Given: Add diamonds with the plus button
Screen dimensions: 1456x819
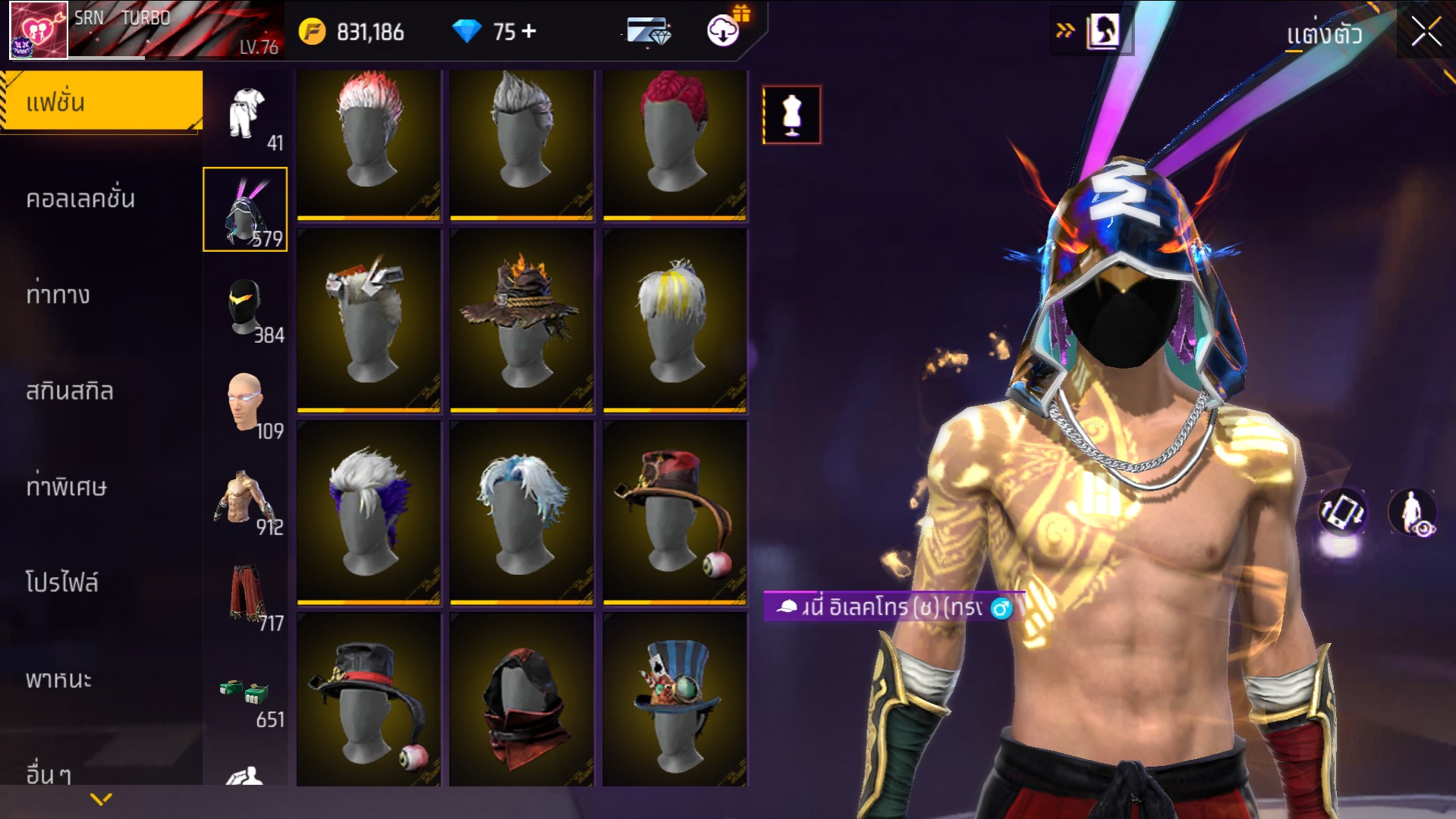Looking at the screenshot, I should point(529,31).
